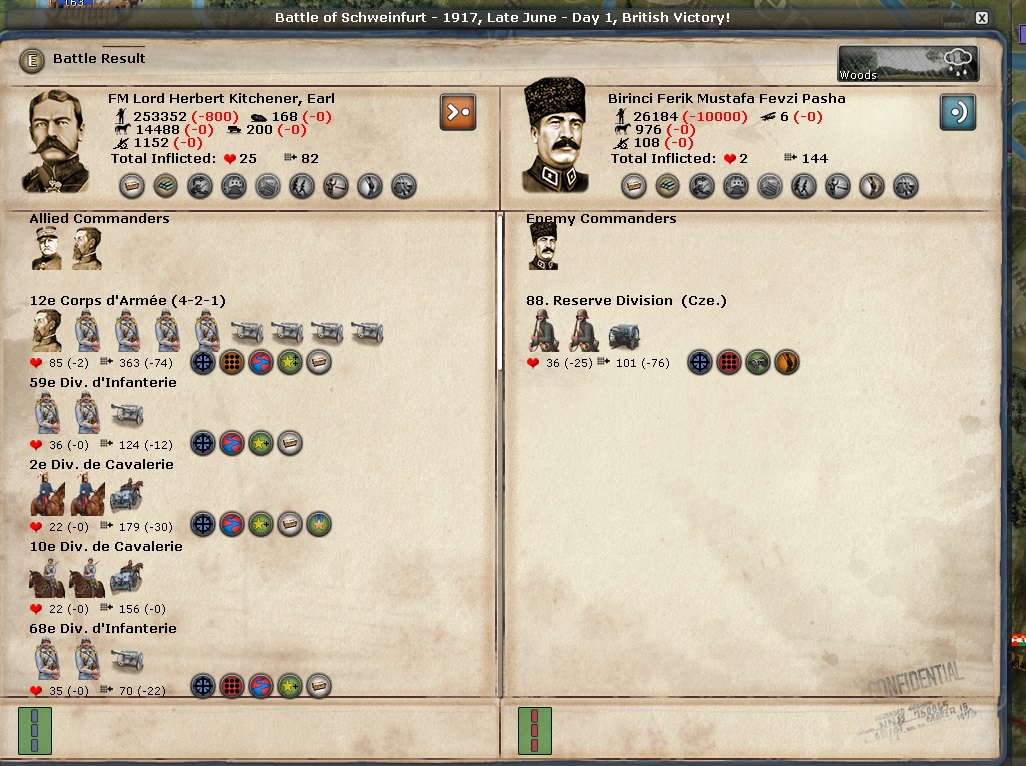Click the round E Battle Result button
Viewport: 1026px width, 766px height.
pyautogui.click(x=33, y=60)
